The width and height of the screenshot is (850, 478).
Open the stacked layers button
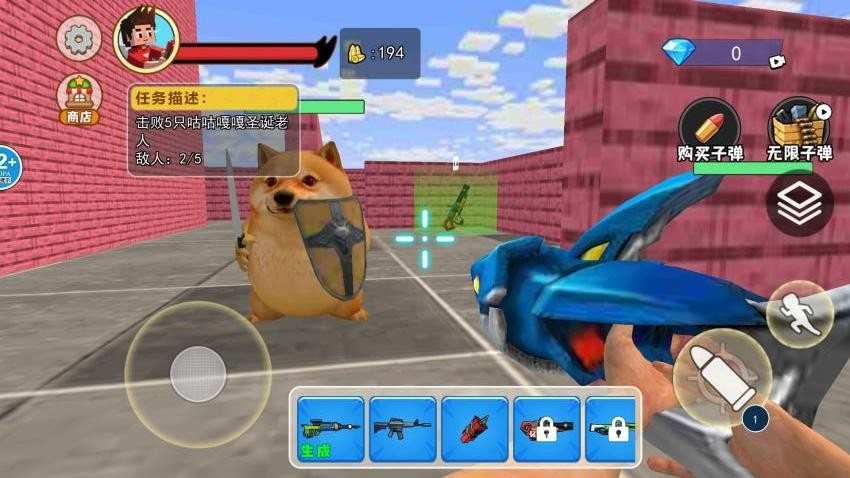(799, 204)
